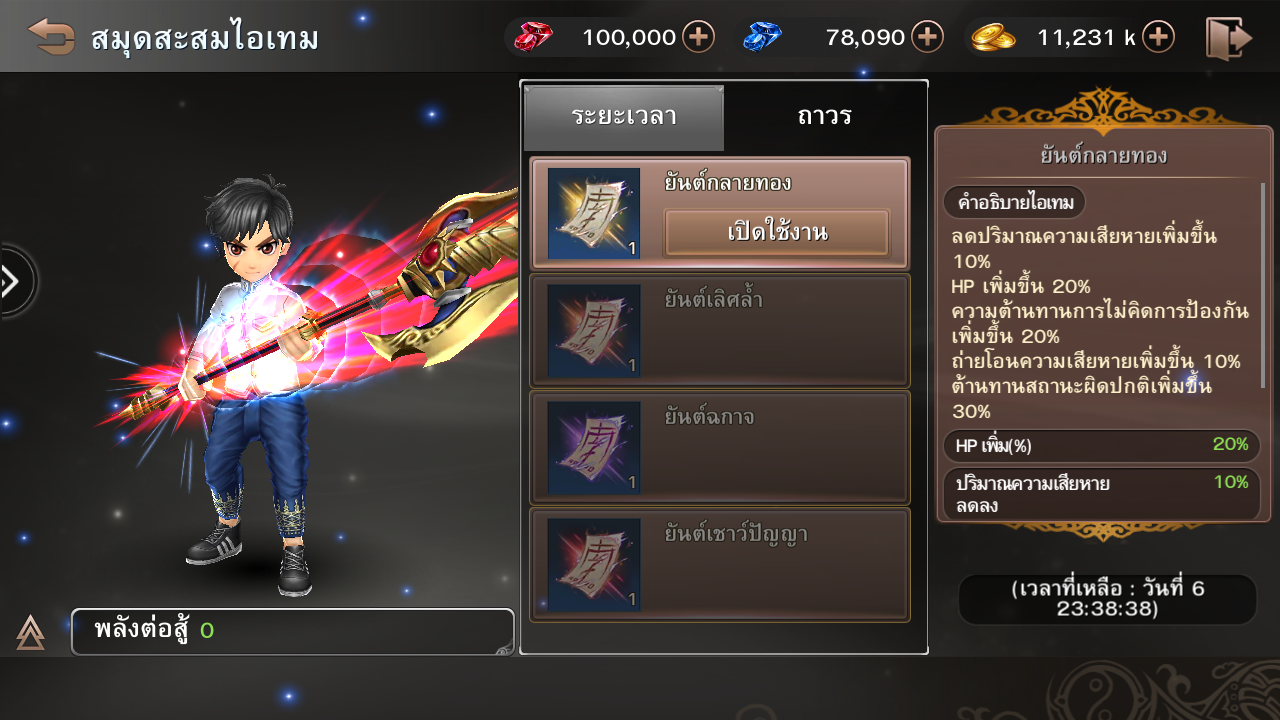Add more red gems with plus button
The image size is (1280, 720).
pyautogui.click(x=698, y=38)
